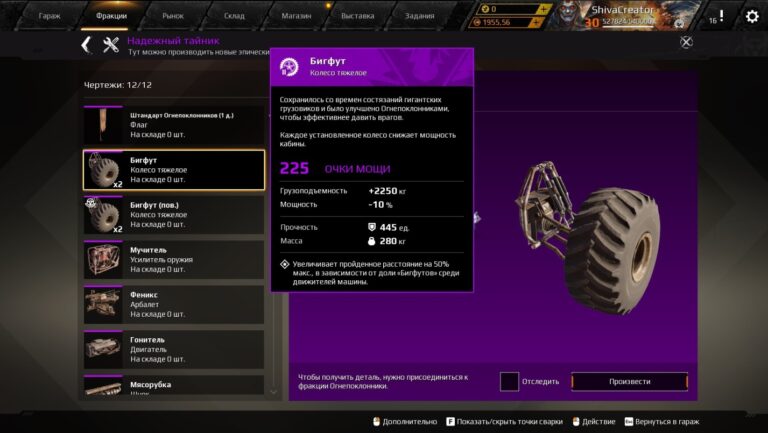The width and height of the screenshot is (768, 433).
Task: Pick the Феникс crossbow blueprint
Action: 173,305
